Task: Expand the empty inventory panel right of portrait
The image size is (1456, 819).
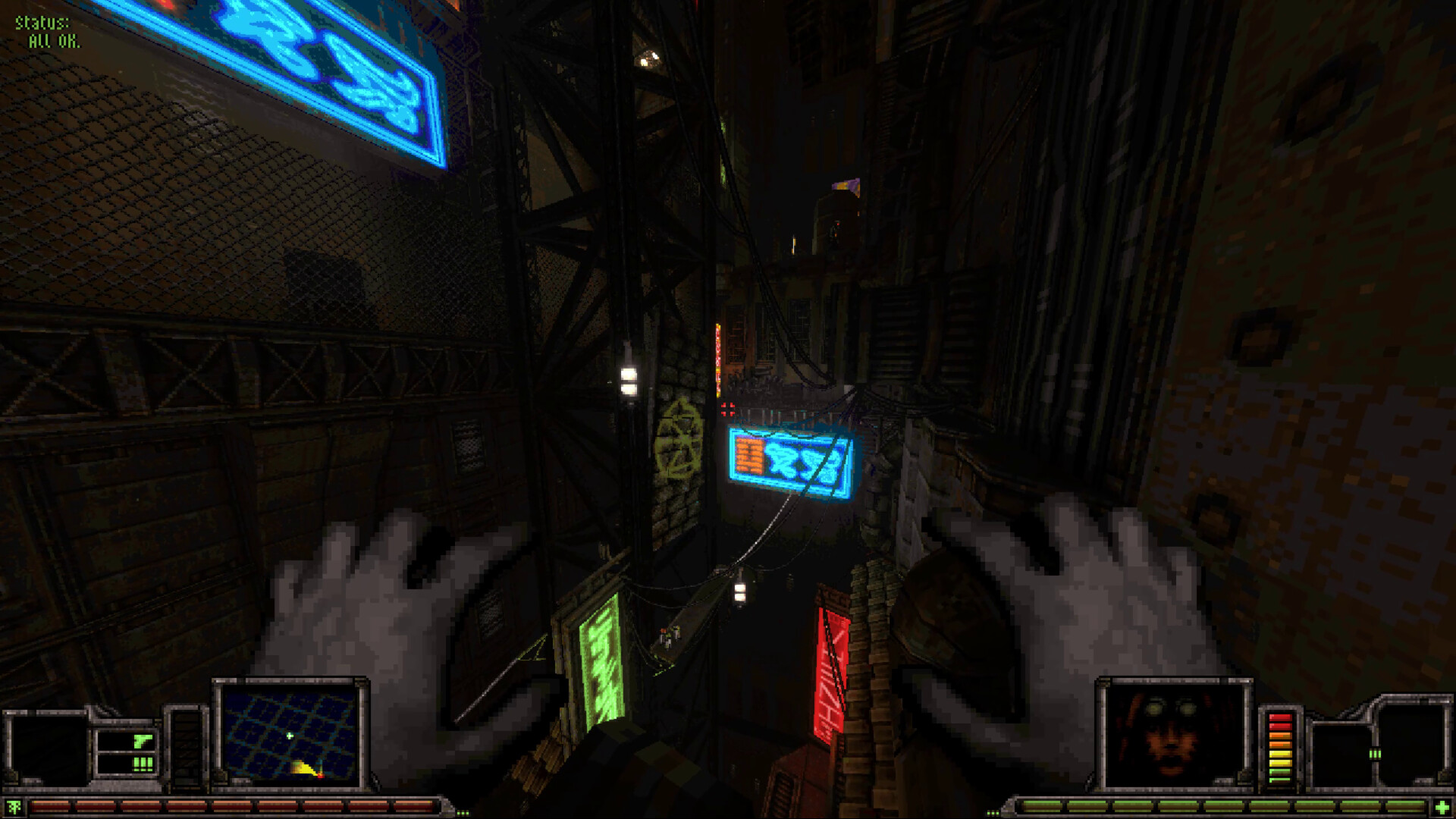Action: click(x=1417, y=739)
